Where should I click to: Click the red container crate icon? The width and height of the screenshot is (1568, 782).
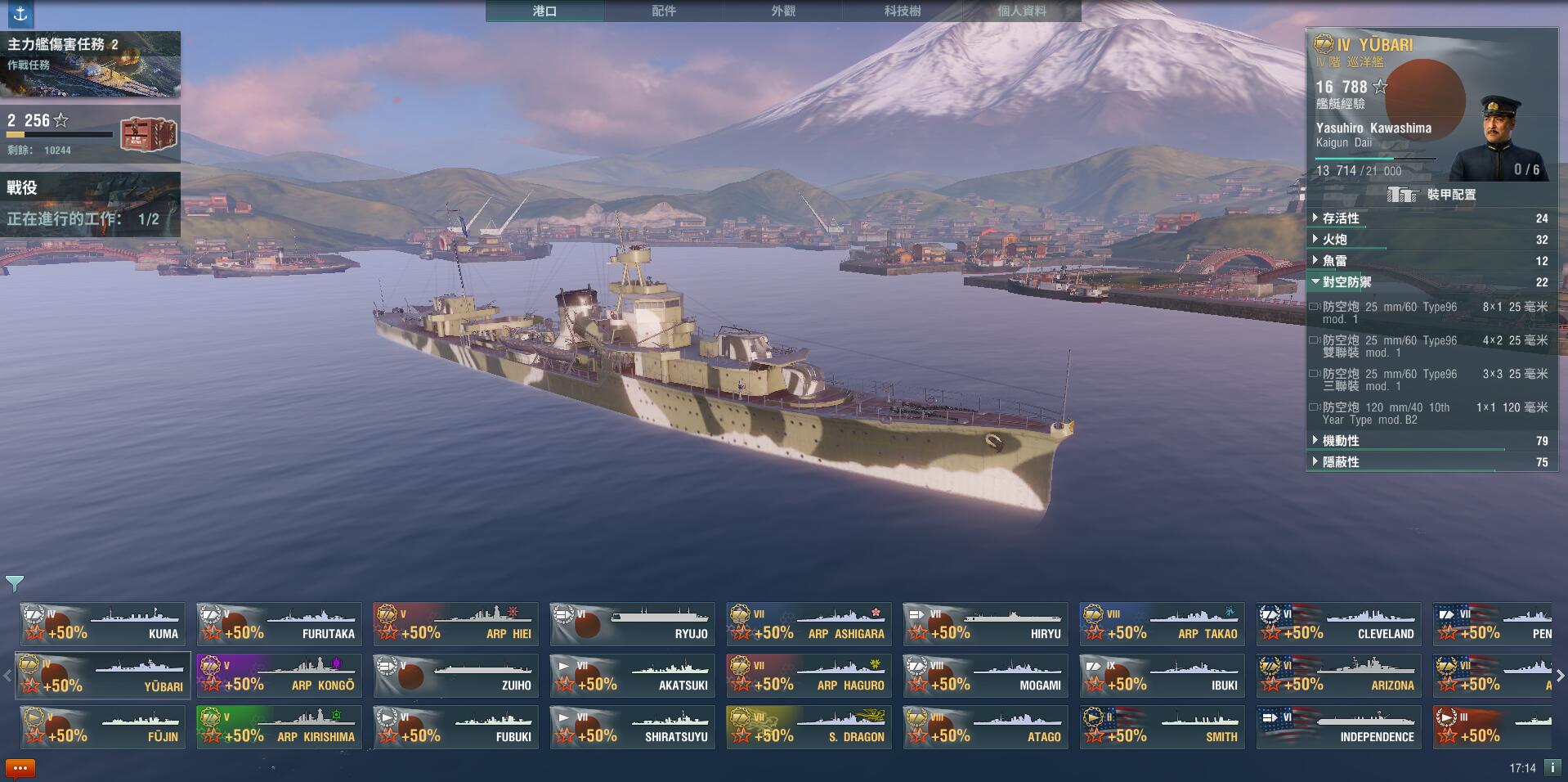[149, 134]
